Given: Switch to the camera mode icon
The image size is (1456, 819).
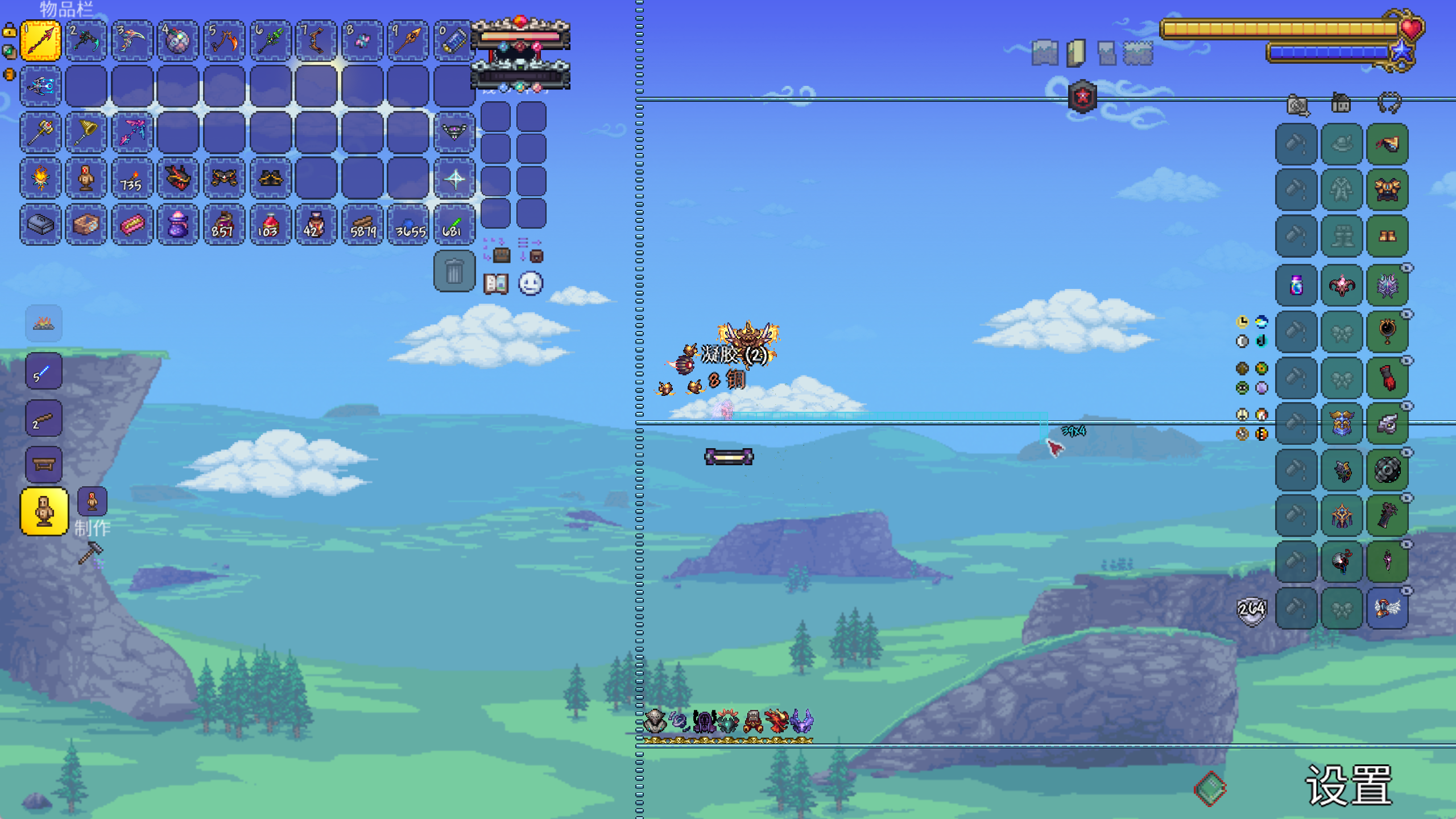Looking at the screenshot, I should pyautogui.click(x=1297, y=105).
